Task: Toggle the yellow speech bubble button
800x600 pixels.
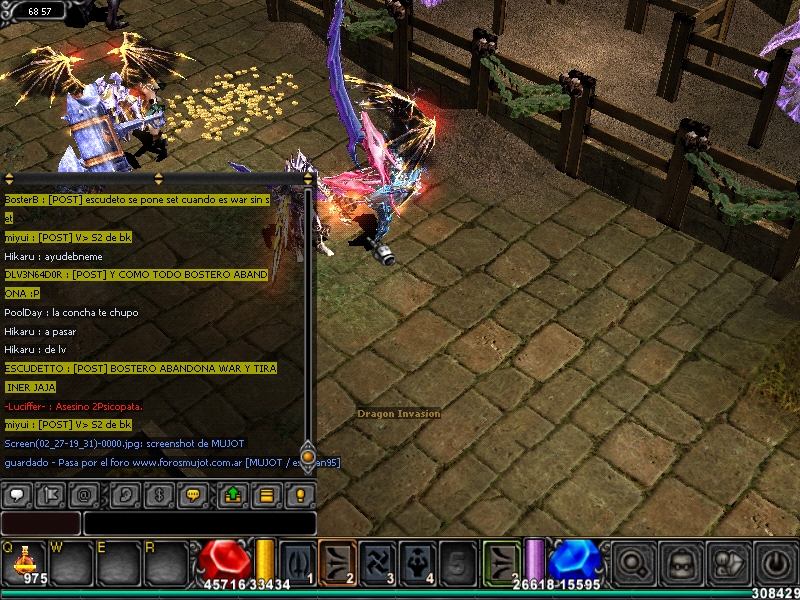Action: [x=192, y=494]
